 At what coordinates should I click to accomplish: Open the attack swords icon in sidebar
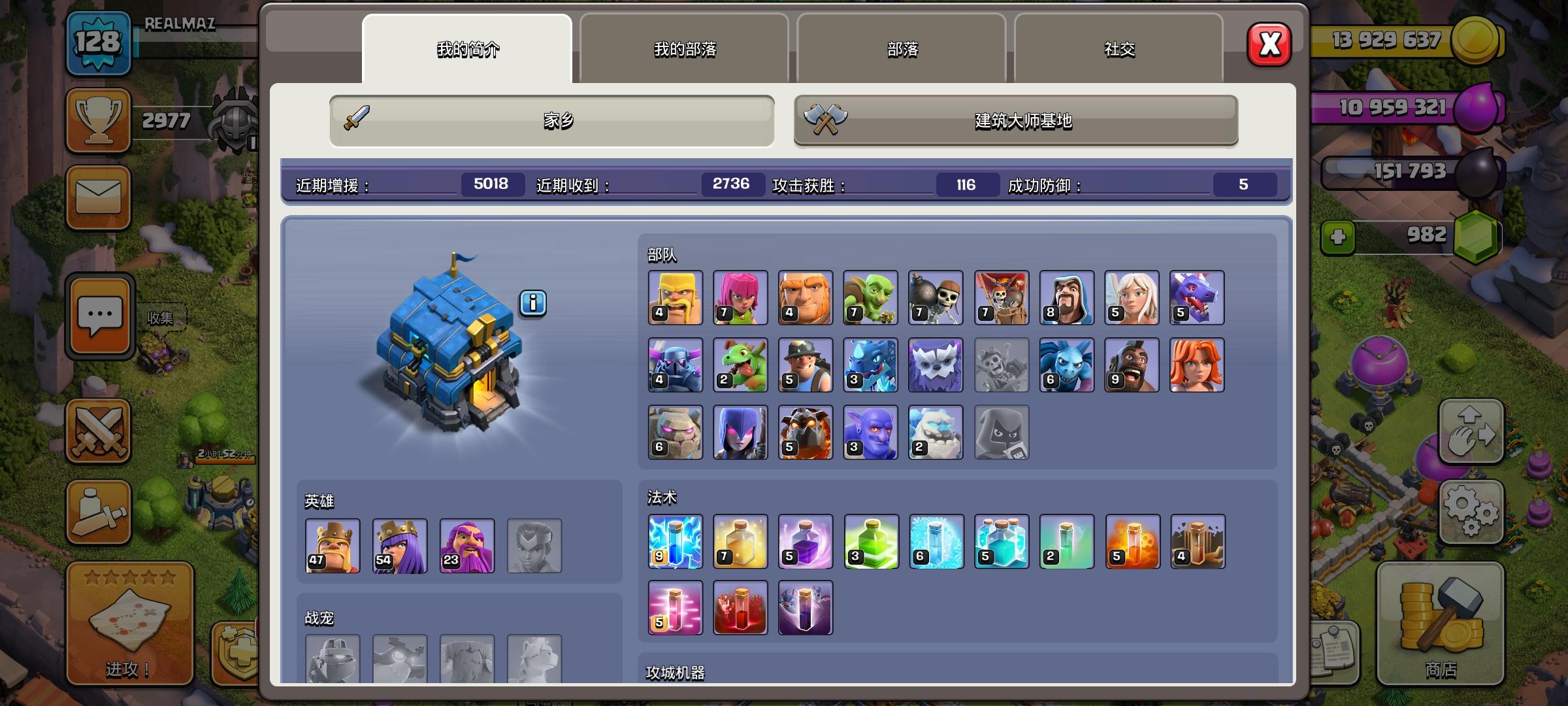(98, 431)
